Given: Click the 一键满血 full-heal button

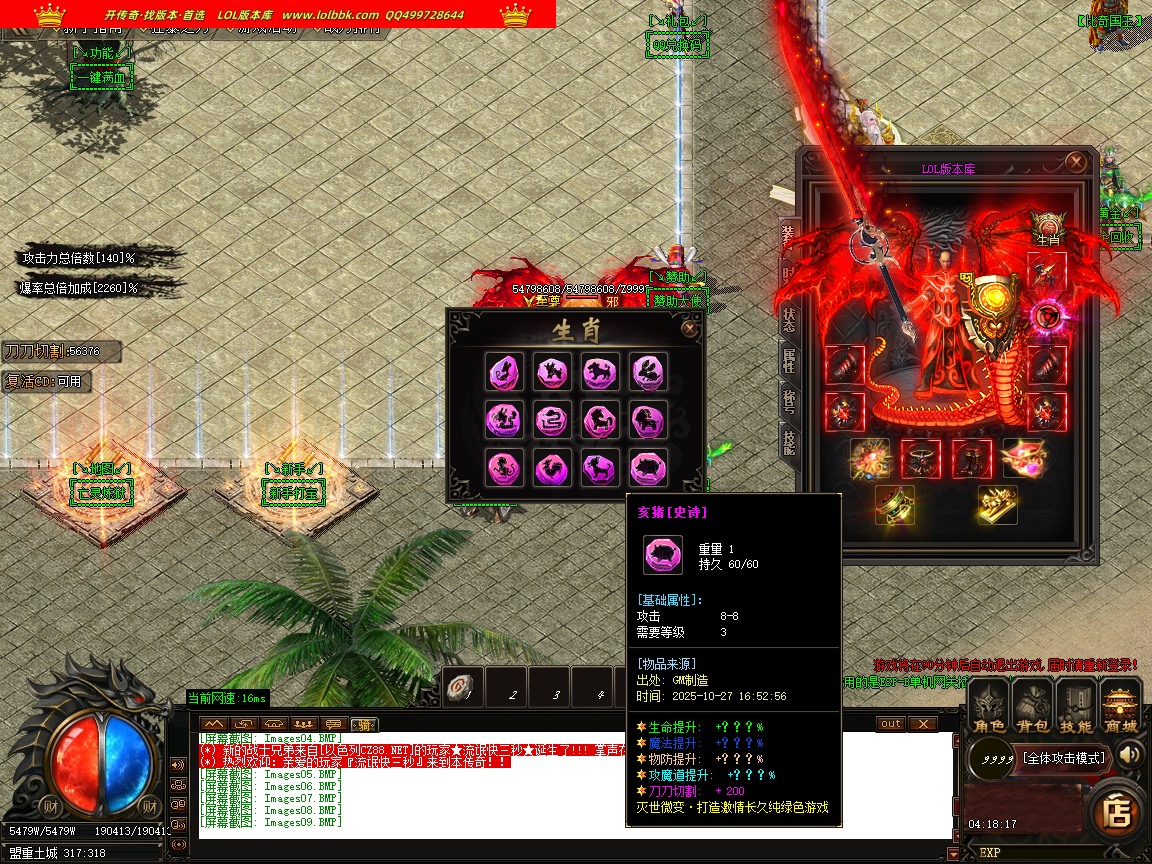Looking at the screenshot, I should tap(100, 77).
